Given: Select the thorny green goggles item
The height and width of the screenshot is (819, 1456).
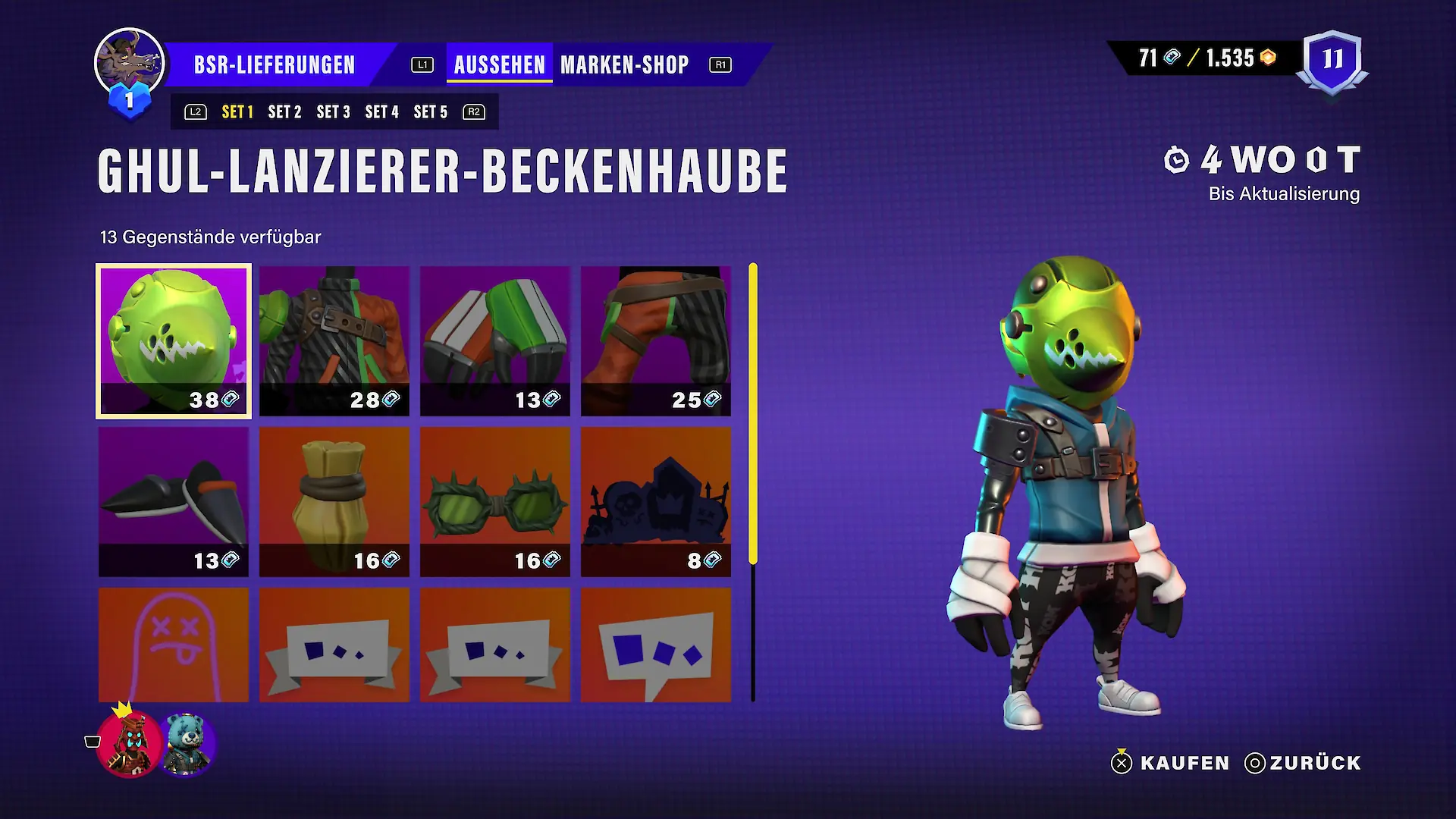Looking at the screenshot, I should coord(495,501).
